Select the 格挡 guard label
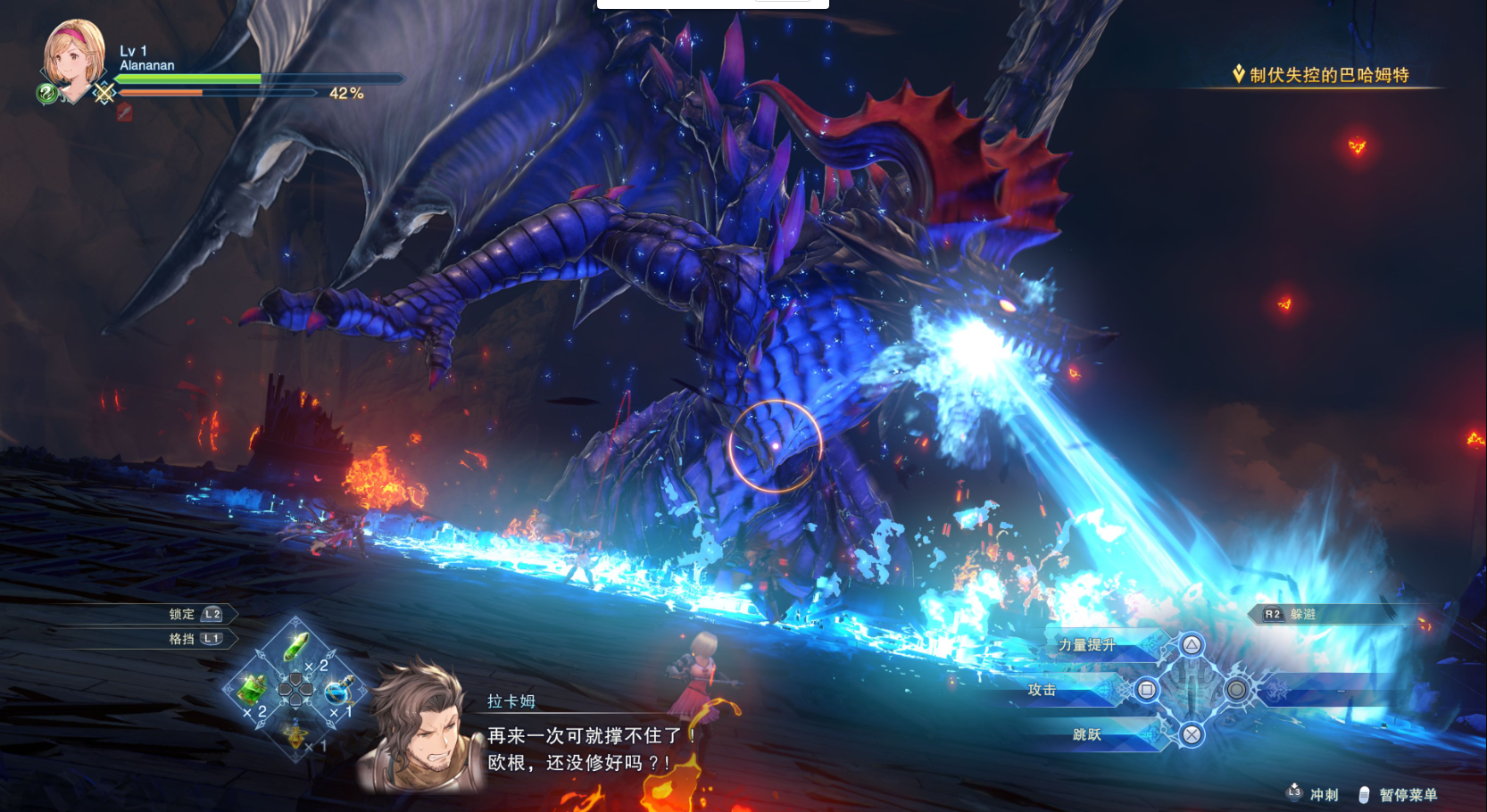1487x812 pixels. [x=182, y=639]
